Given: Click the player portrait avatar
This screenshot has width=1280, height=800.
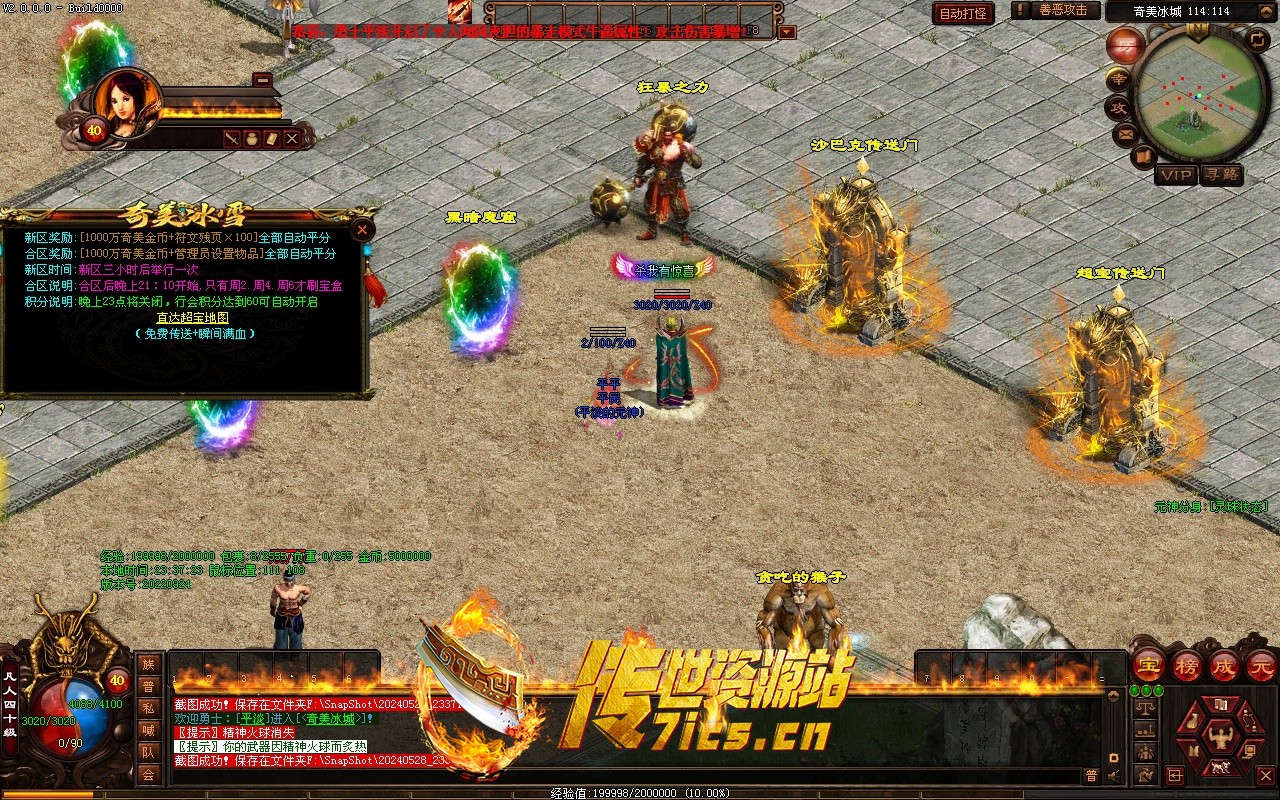Looking at the screenshot, I should (x=128, y=102).
